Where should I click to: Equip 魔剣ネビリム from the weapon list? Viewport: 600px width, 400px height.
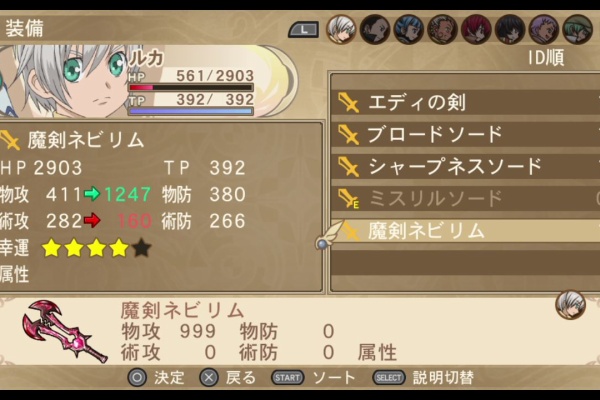click(427, 231)
